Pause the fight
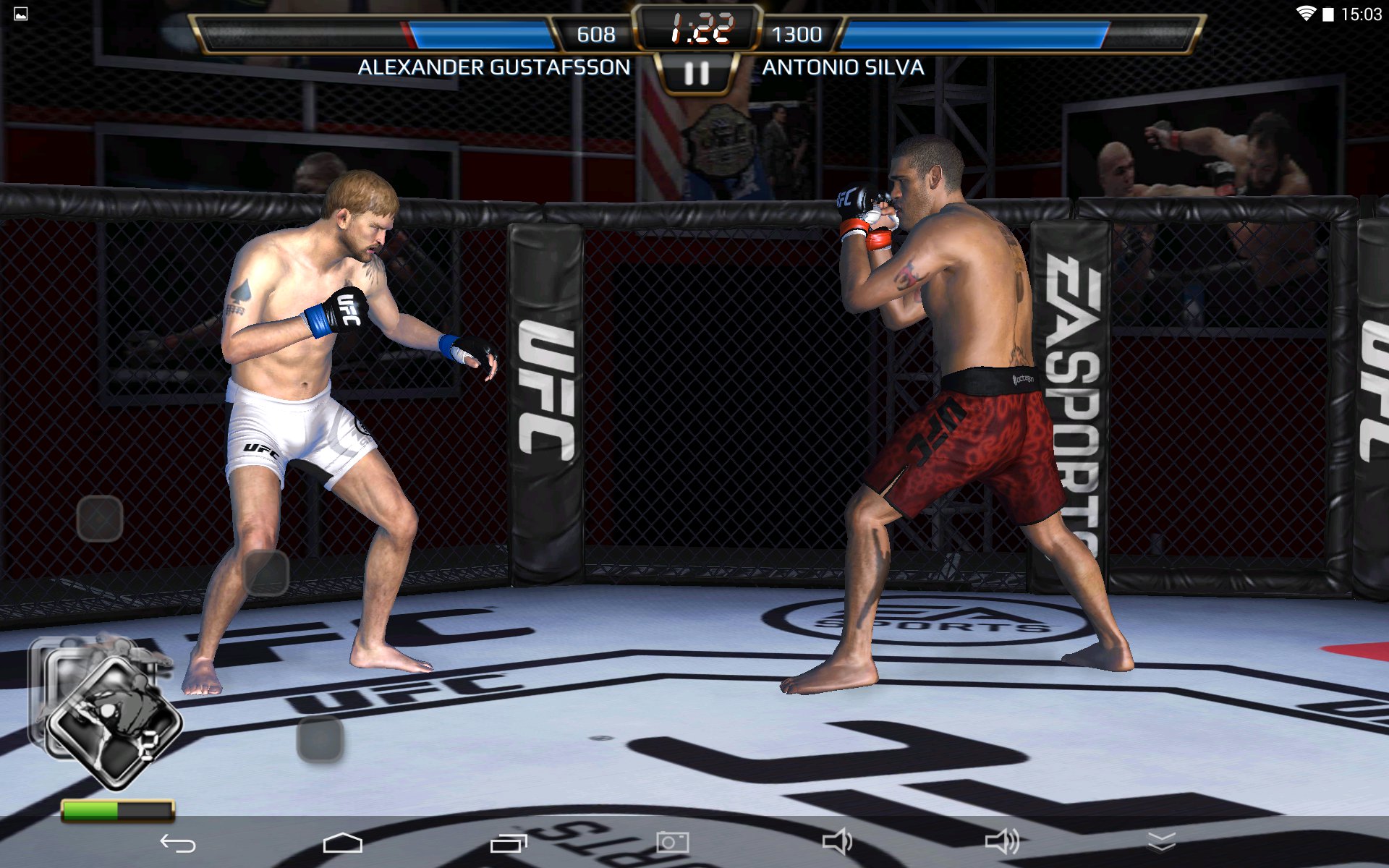The width and height of the screenshot is (1389, 868). (x=696, y=73)
